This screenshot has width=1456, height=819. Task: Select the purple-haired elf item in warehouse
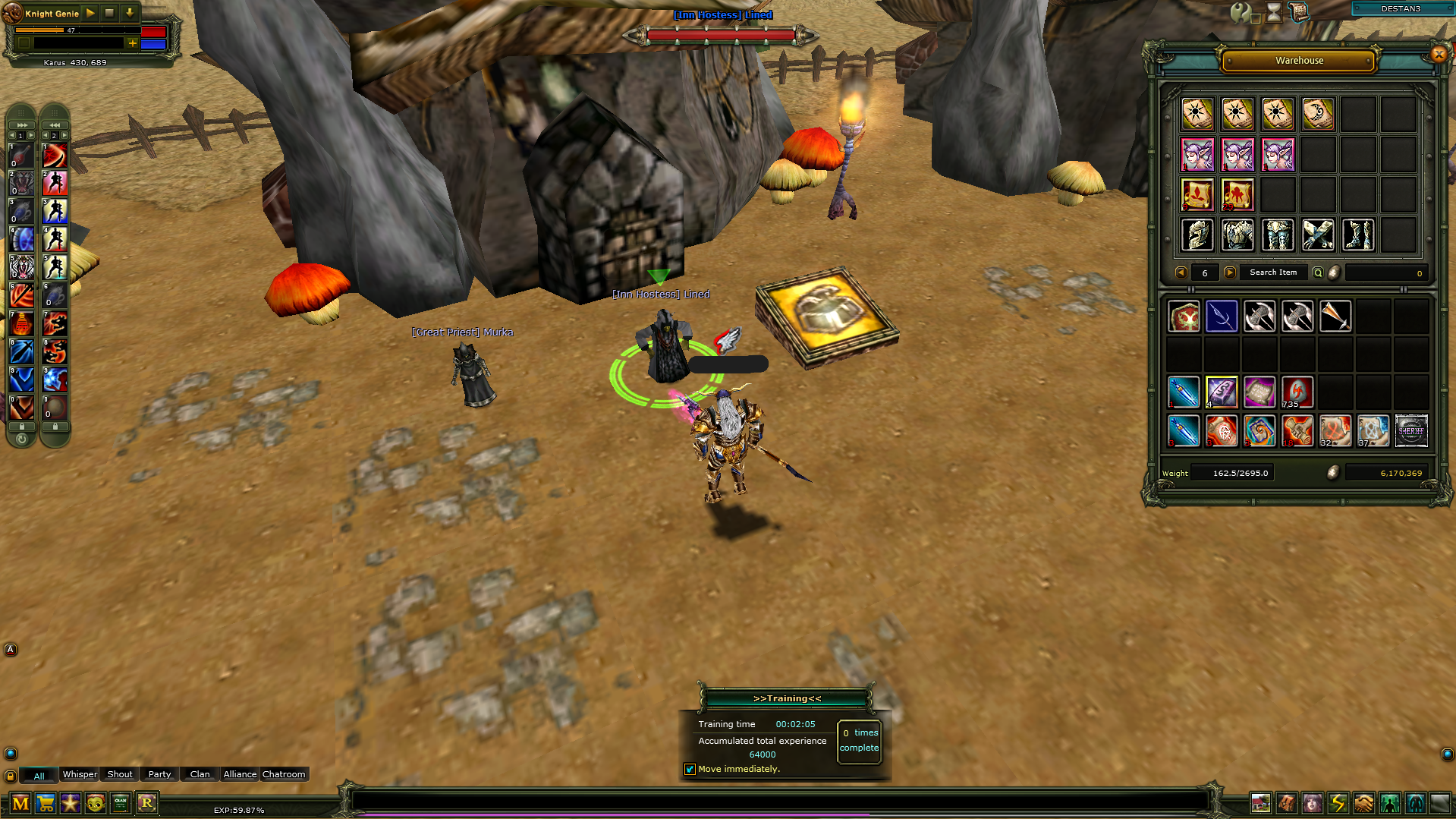click(1198, 155)
